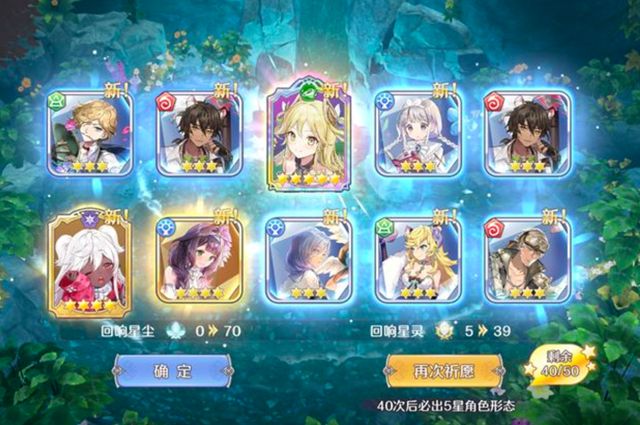Choose the blonde twin-tail girl card
The width and height of the screenshot is (640, 425).
[418, 258]
